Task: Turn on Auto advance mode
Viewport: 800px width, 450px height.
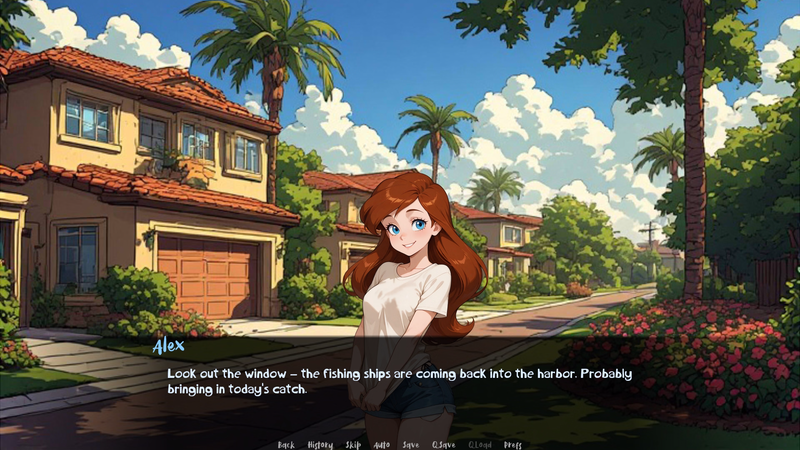Action: (x=381, y=444)
